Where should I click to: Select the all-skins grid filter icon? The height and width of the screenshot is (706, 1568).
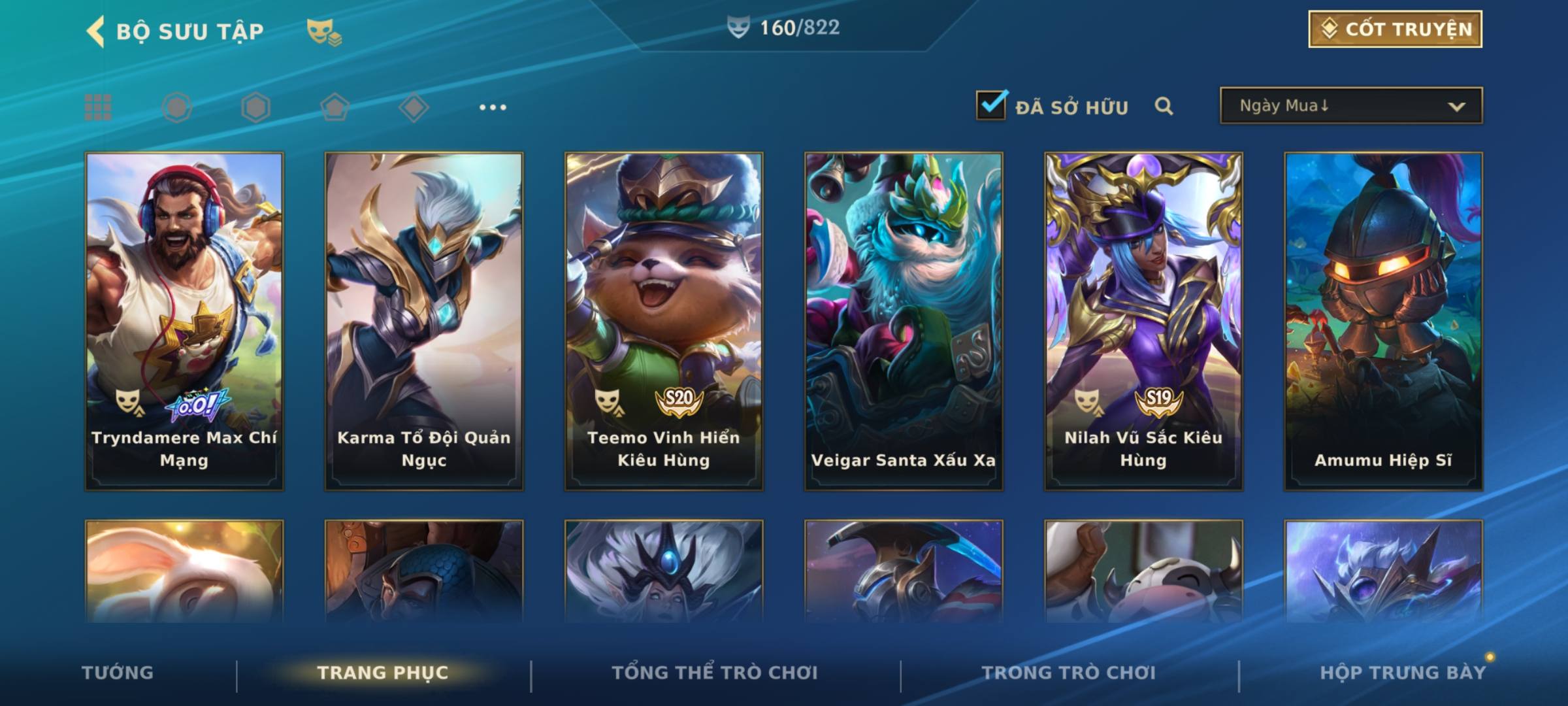point(98,107)
